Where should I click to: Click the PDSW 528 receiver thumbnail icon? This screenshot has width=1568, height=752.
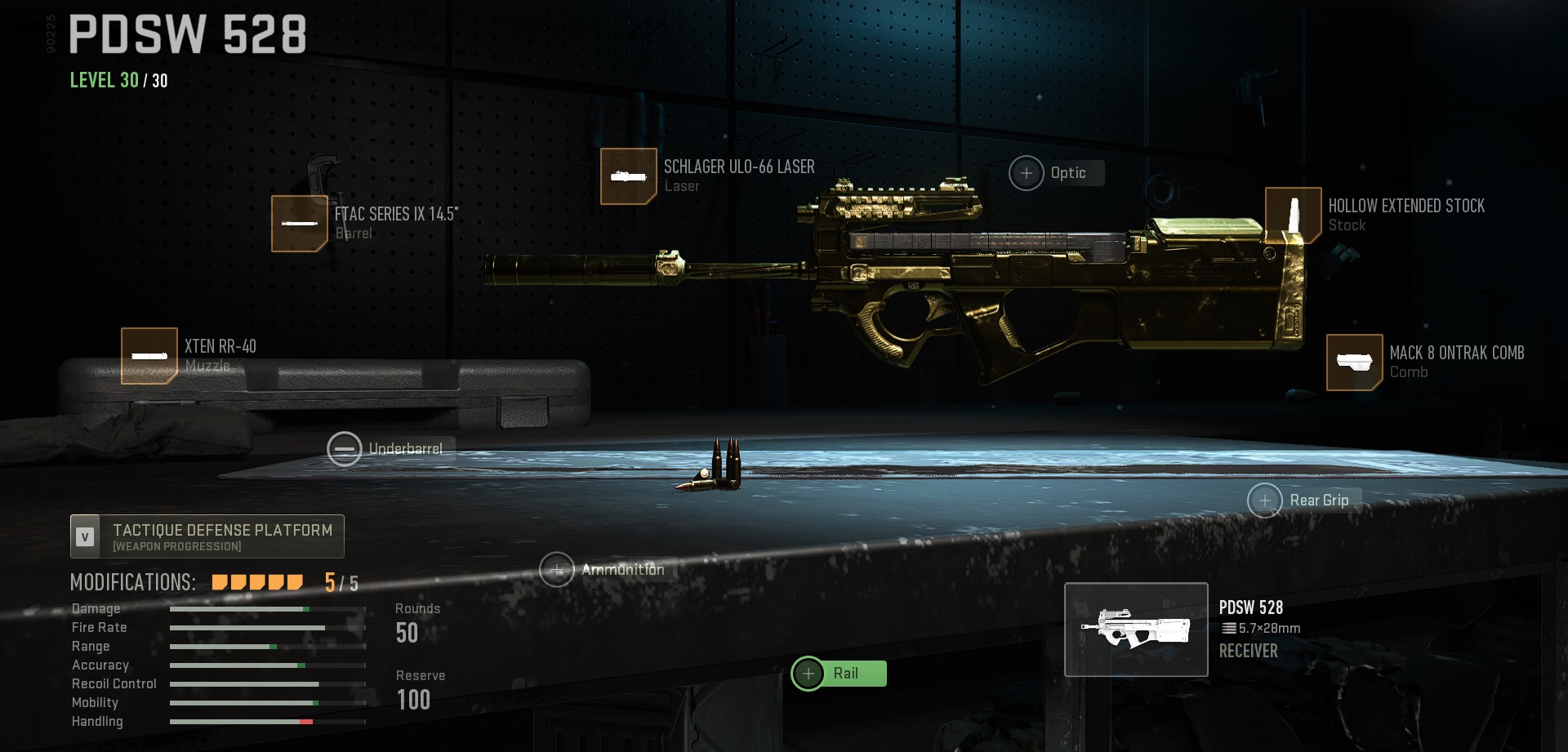(1135, 629)
